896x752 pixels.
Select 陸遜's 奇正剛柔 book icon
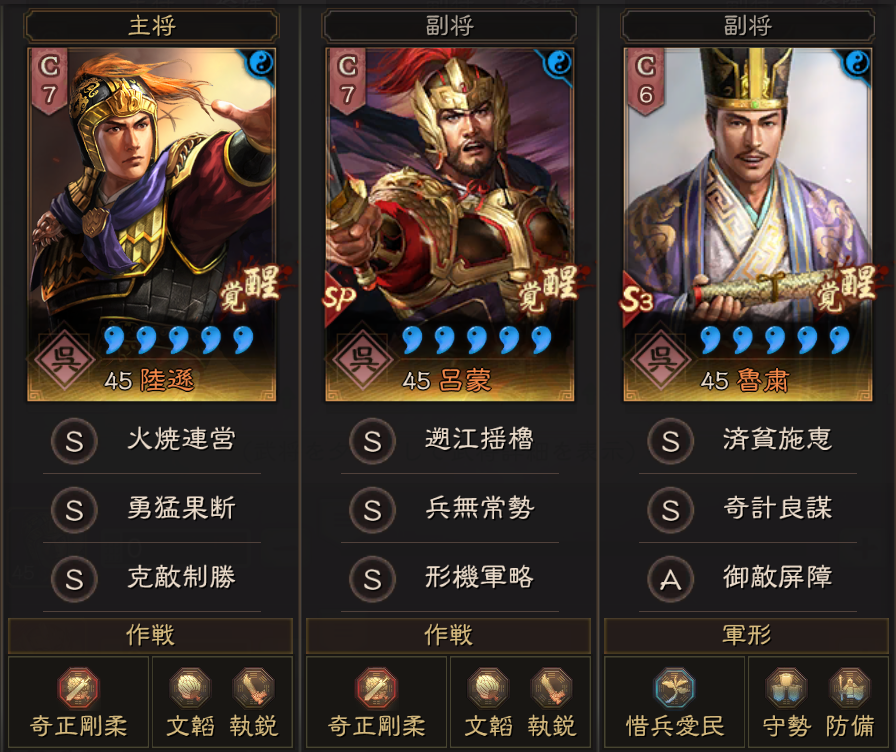pyautogui.click(x=78, y=688)
